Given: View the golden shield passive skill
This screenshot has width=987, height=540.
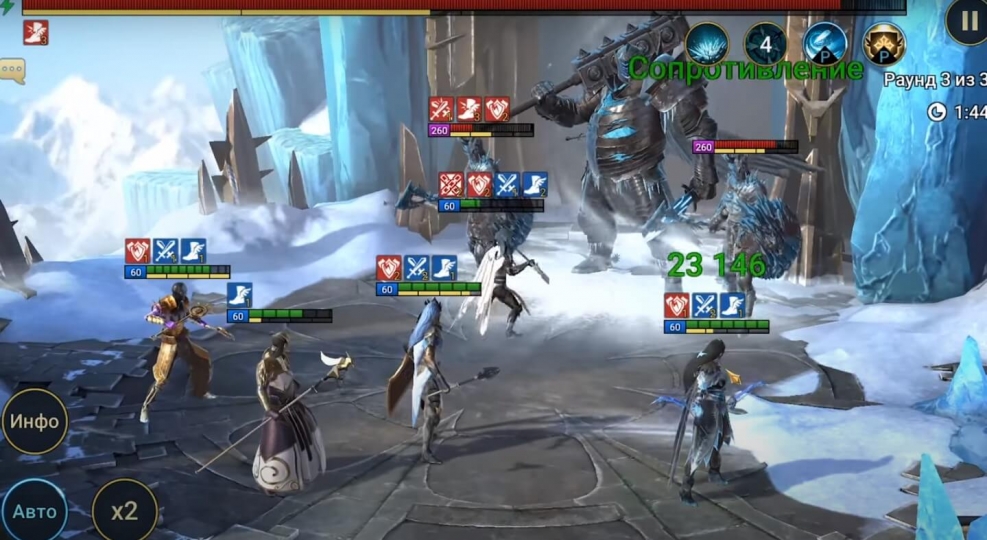Looking at the screenshot, I should (884, 44).
